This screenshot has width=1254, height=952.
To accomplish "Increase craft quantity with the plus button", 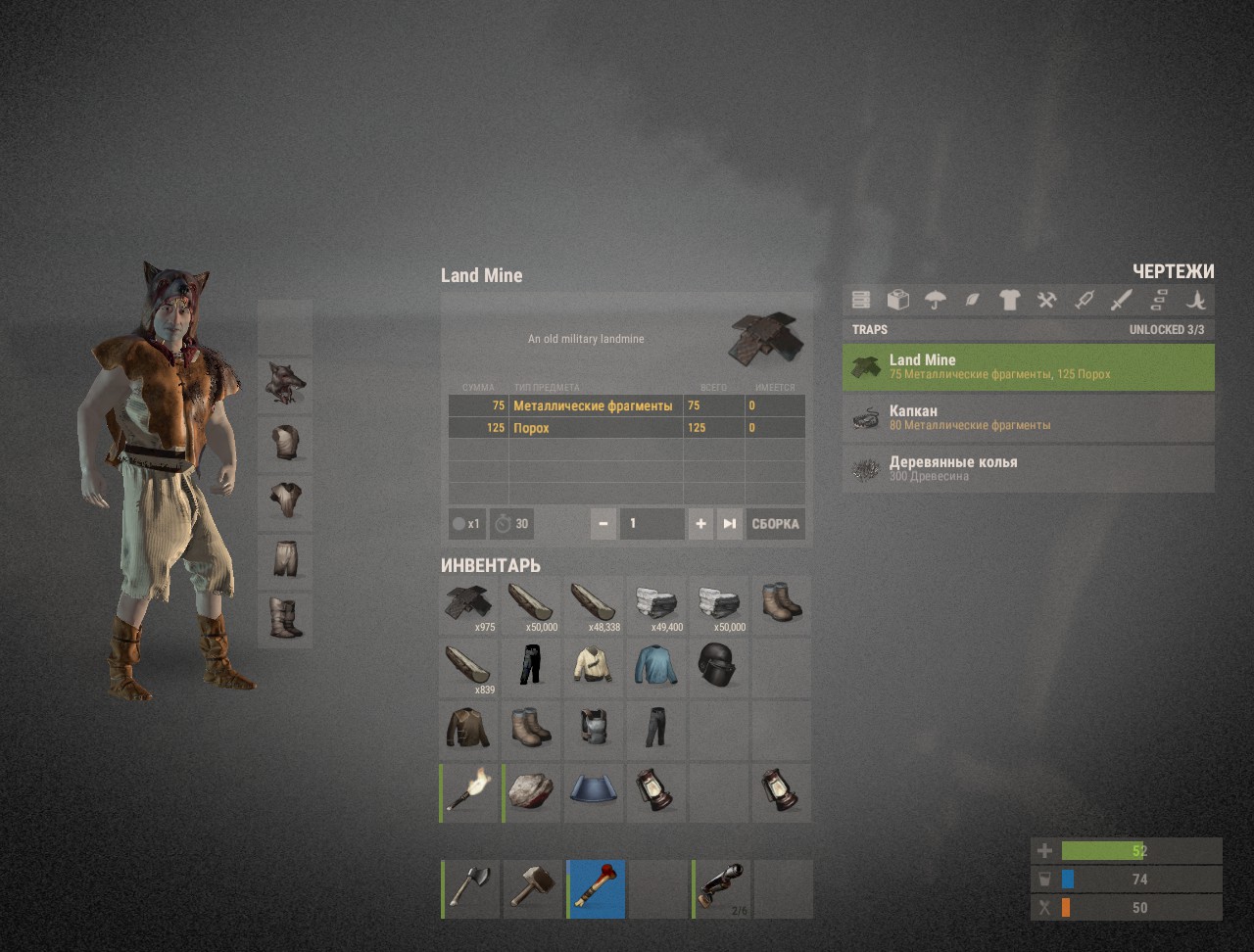I will tap(700, 524).
